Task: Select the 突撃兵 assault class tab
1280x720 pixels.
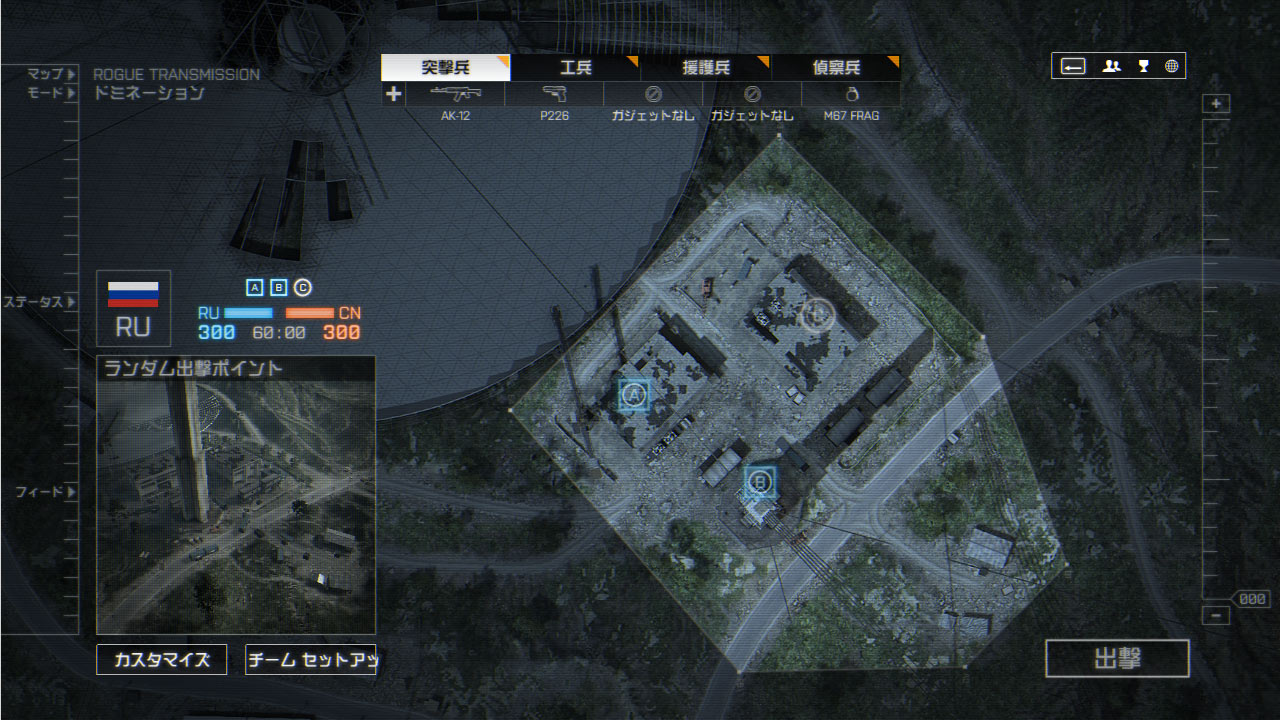Action: click(x=445, y=68)
